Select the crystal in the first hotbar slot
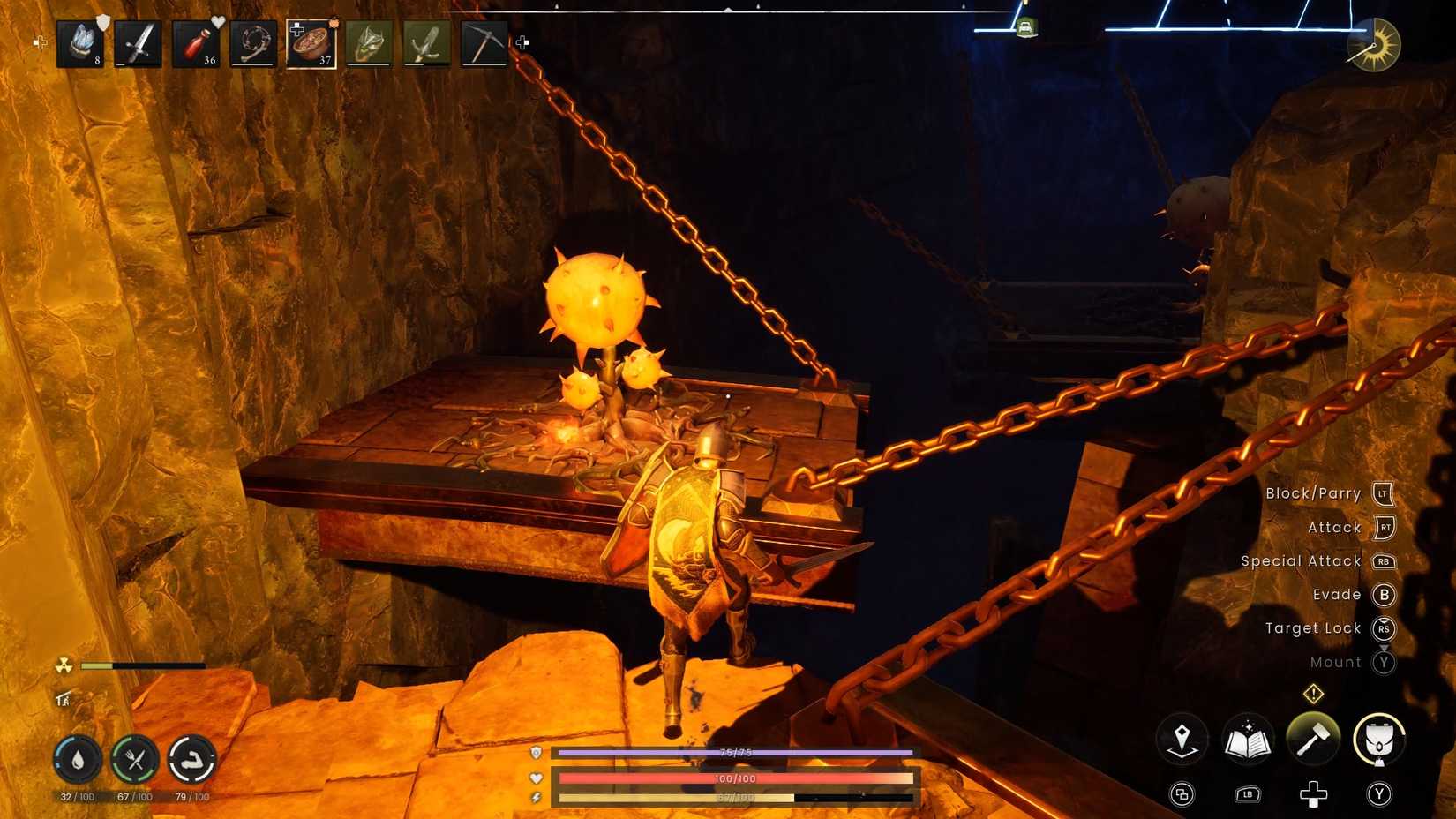Screen dimensions: 1456x819 click(x=81, y=41)
